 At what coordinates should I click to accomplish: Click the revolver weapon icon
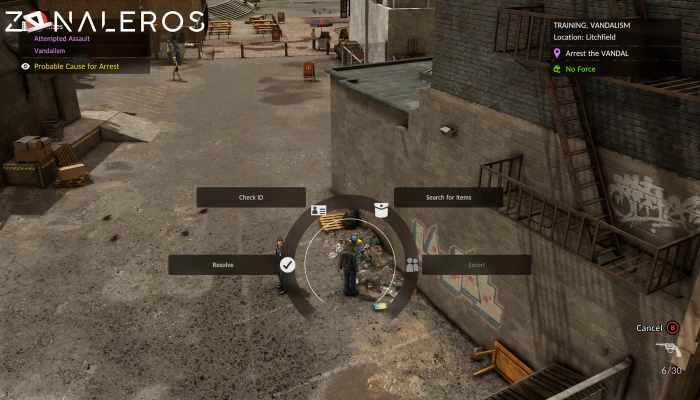667,349
